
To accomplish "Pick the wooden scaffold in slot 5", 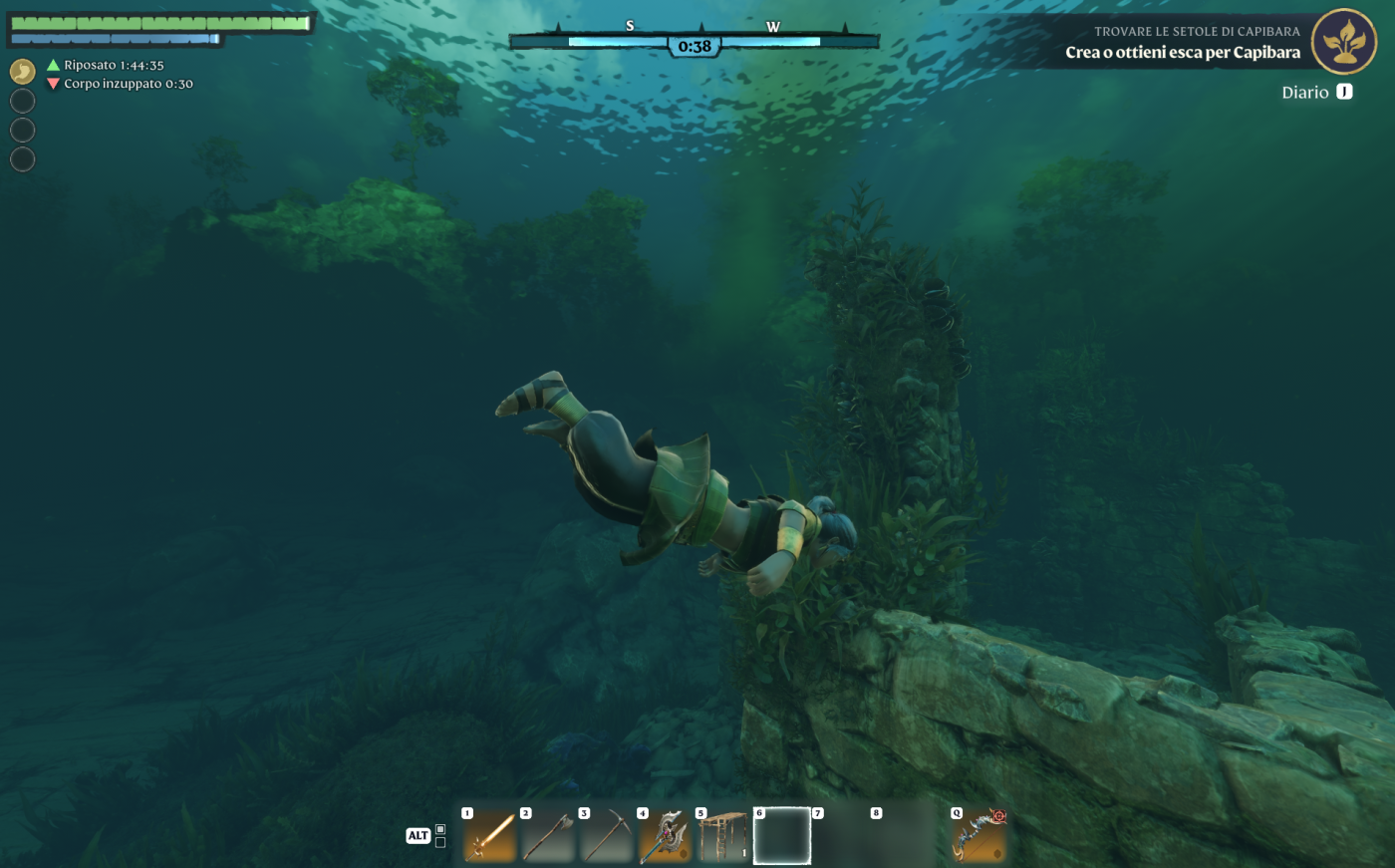I will pyautogui.click(x=723, y=835).
